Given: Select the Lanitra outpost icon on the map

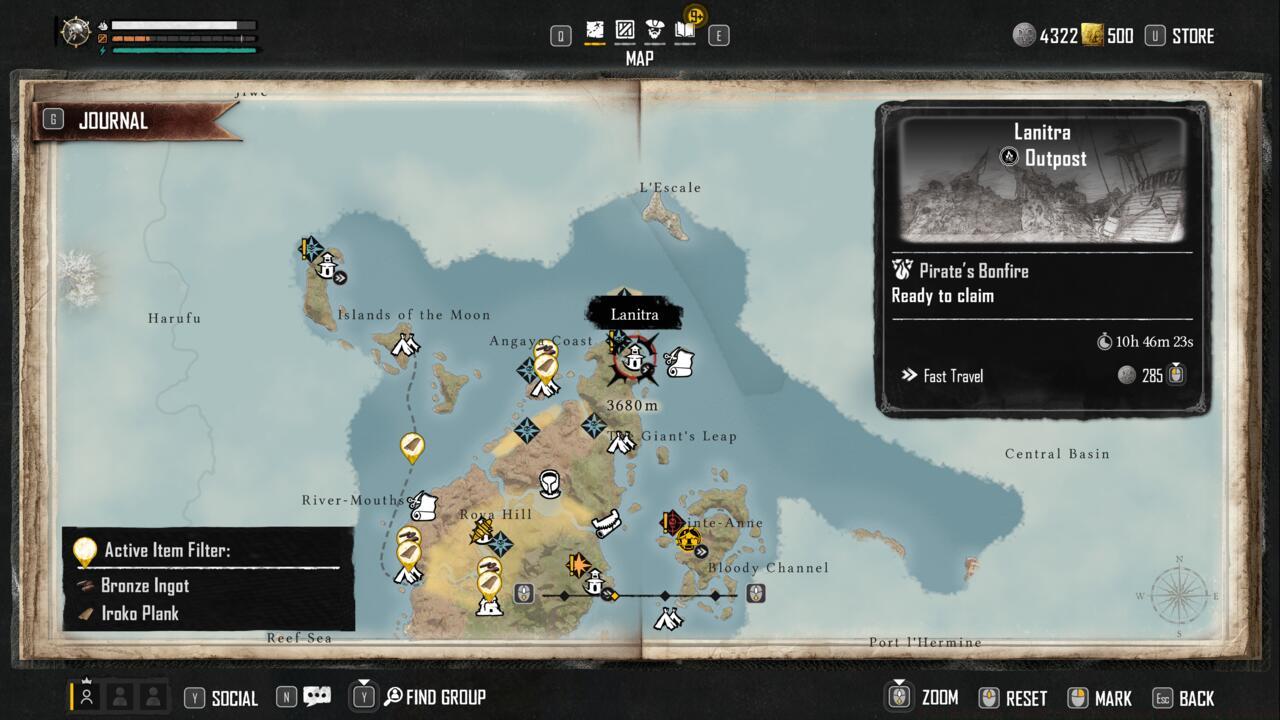Looking at the screenshot, I should point(633,358).
